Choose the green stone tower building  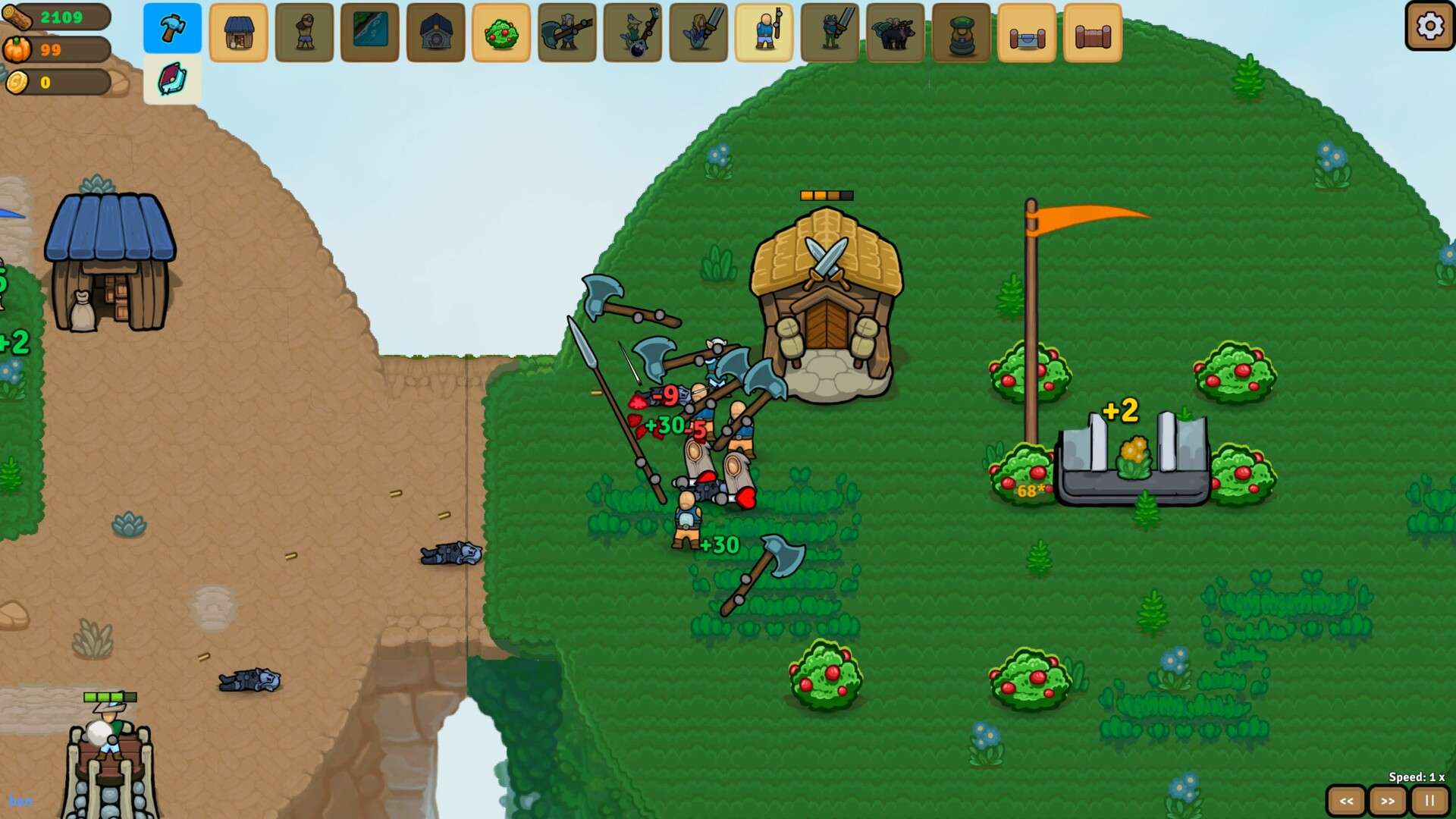coord(962,33)
